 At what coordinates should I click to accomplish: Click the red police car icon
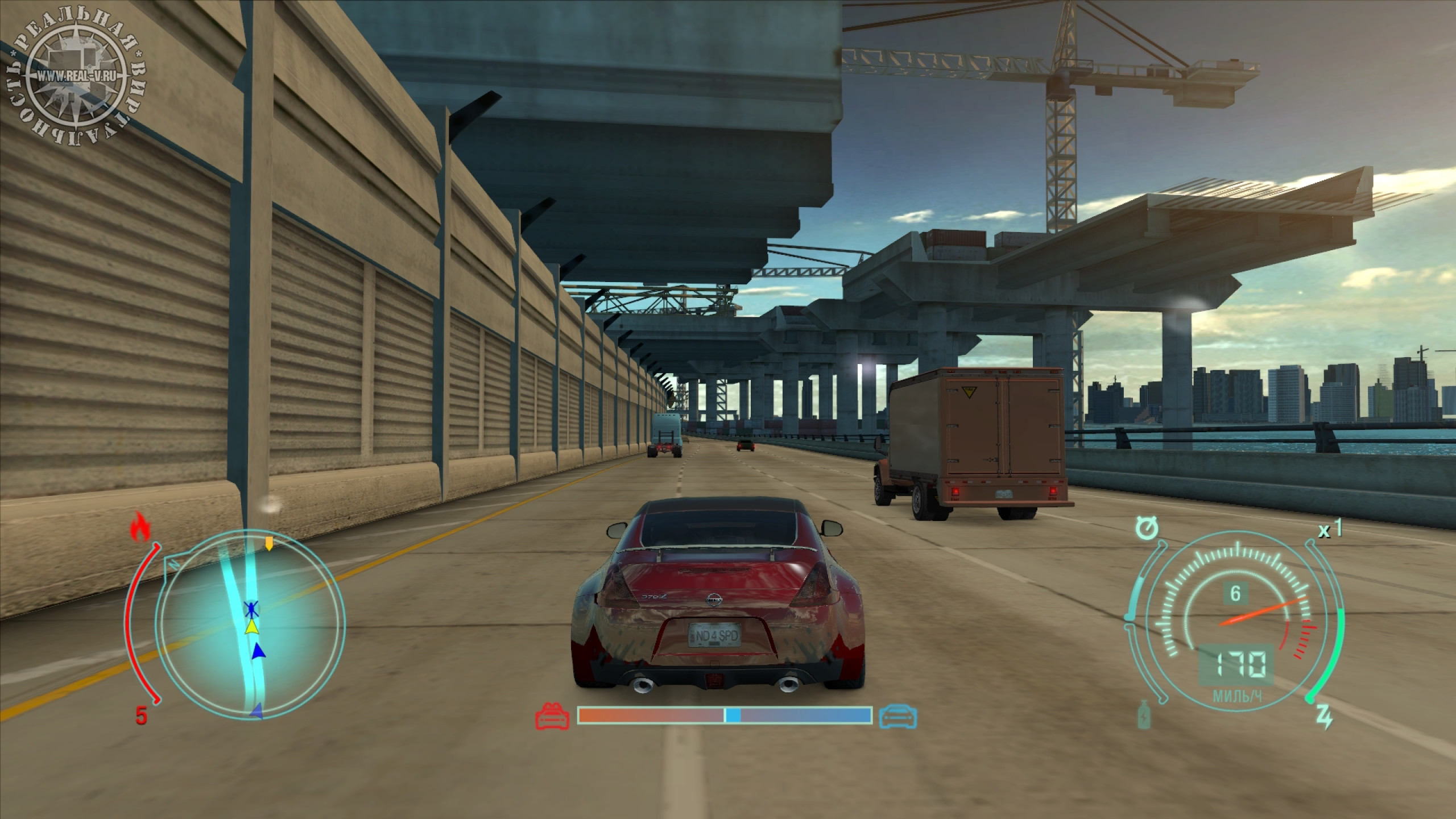click(x=552, y=716)
